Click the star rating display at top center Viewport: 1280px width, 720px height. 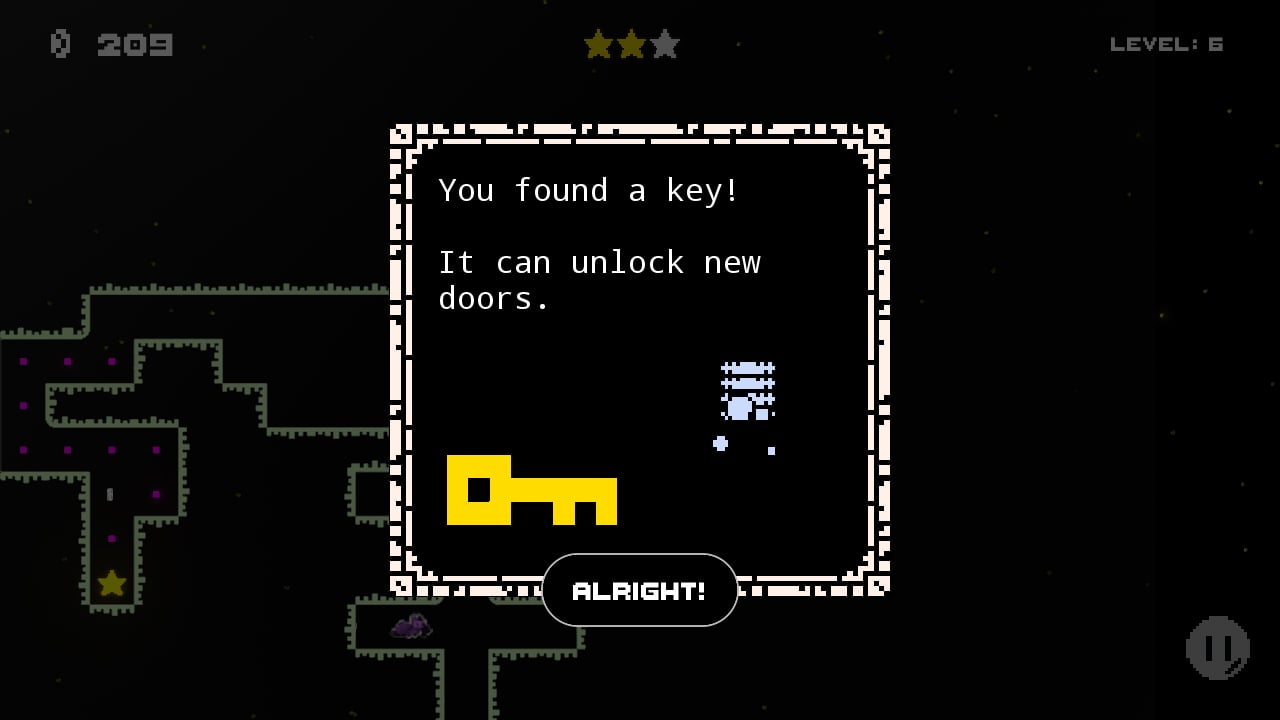(632, 44)
